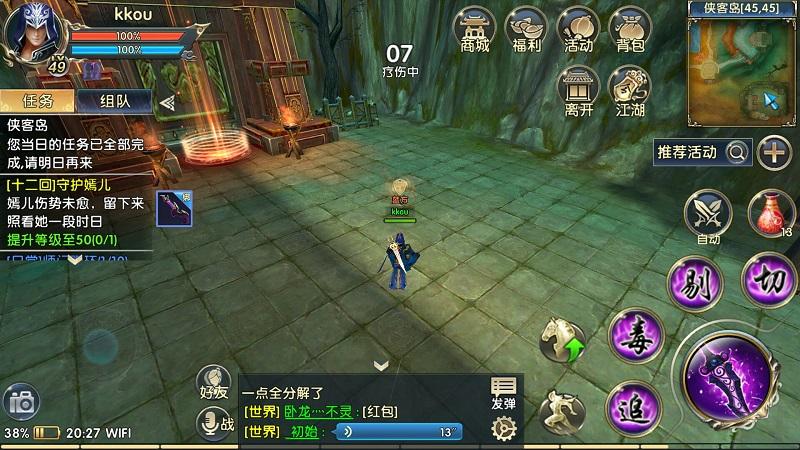The width and height of the screenshot is (800, 450).
Task: Search 推荐活动 recommended activities
Action: pos(738,152)
